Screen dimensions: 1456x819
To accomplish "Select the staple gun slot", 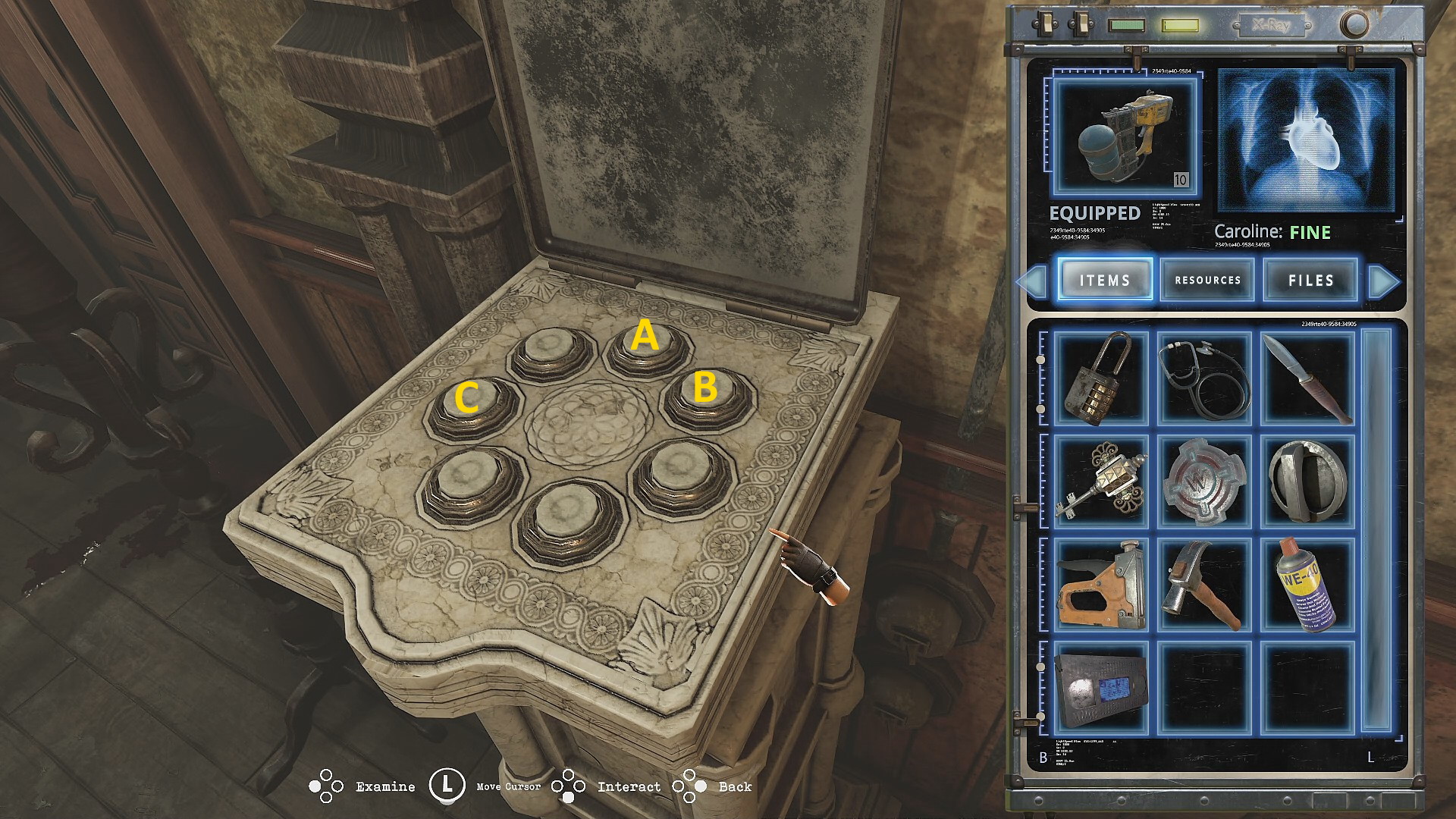I will click(1101, 585).
